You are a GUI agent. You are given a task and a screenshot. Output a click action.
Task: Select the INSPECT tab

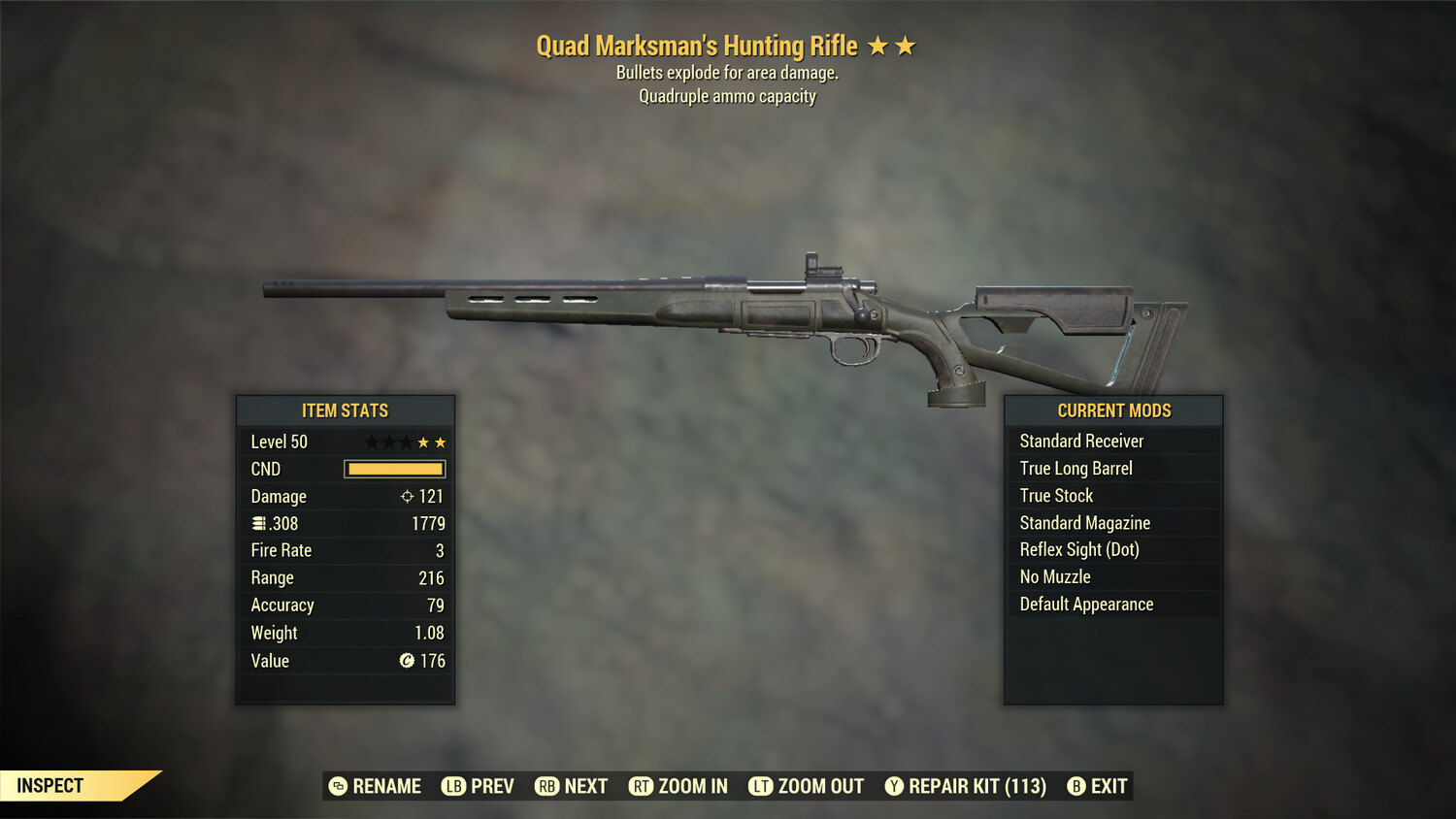pyautogui.click(x=50, y=785)
